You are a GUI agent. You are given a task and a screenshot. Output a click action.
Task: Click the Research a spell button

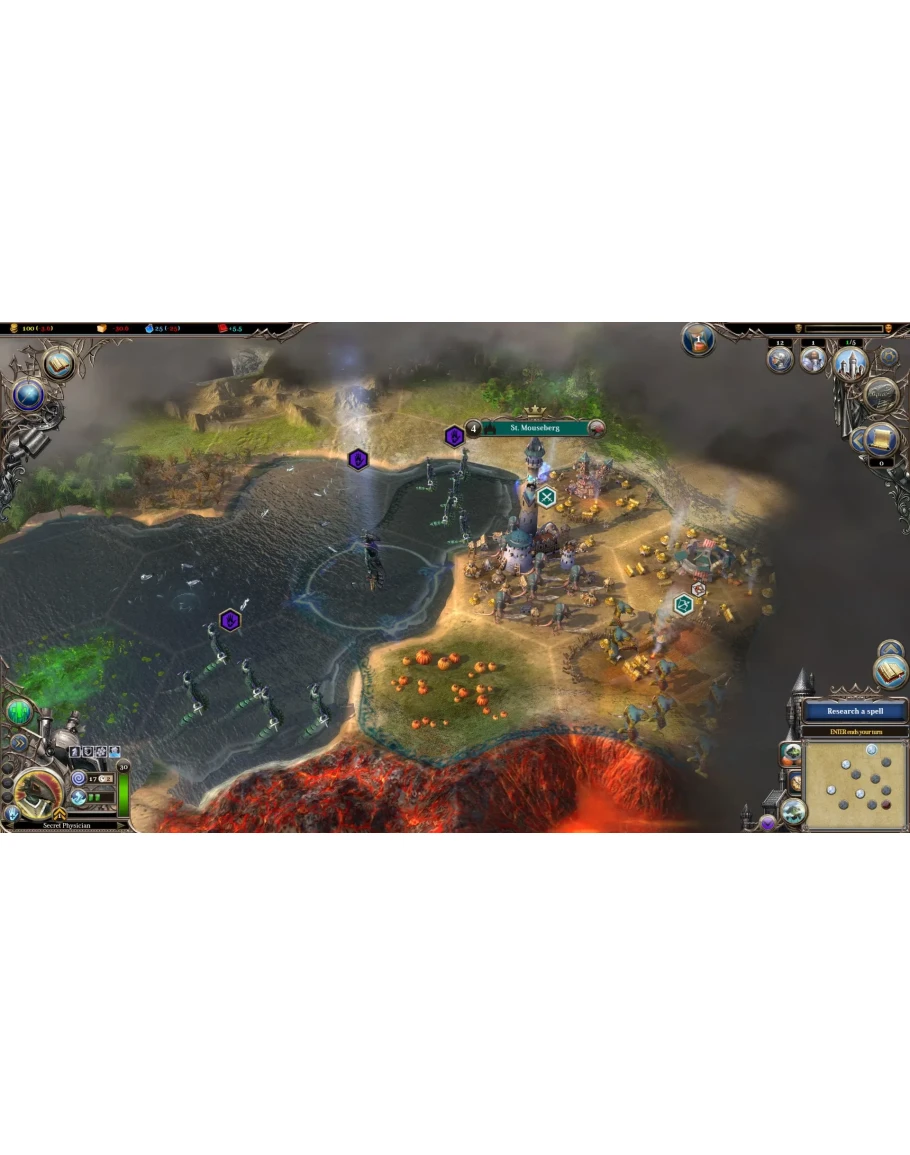[854, 711]
